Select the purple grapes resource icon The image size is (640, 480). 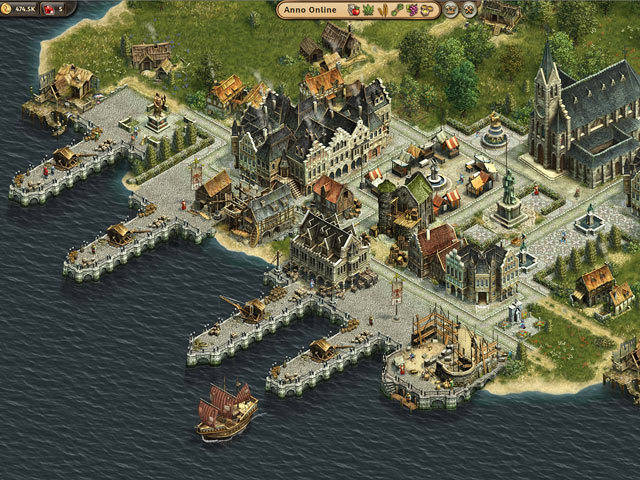(412, 10)
